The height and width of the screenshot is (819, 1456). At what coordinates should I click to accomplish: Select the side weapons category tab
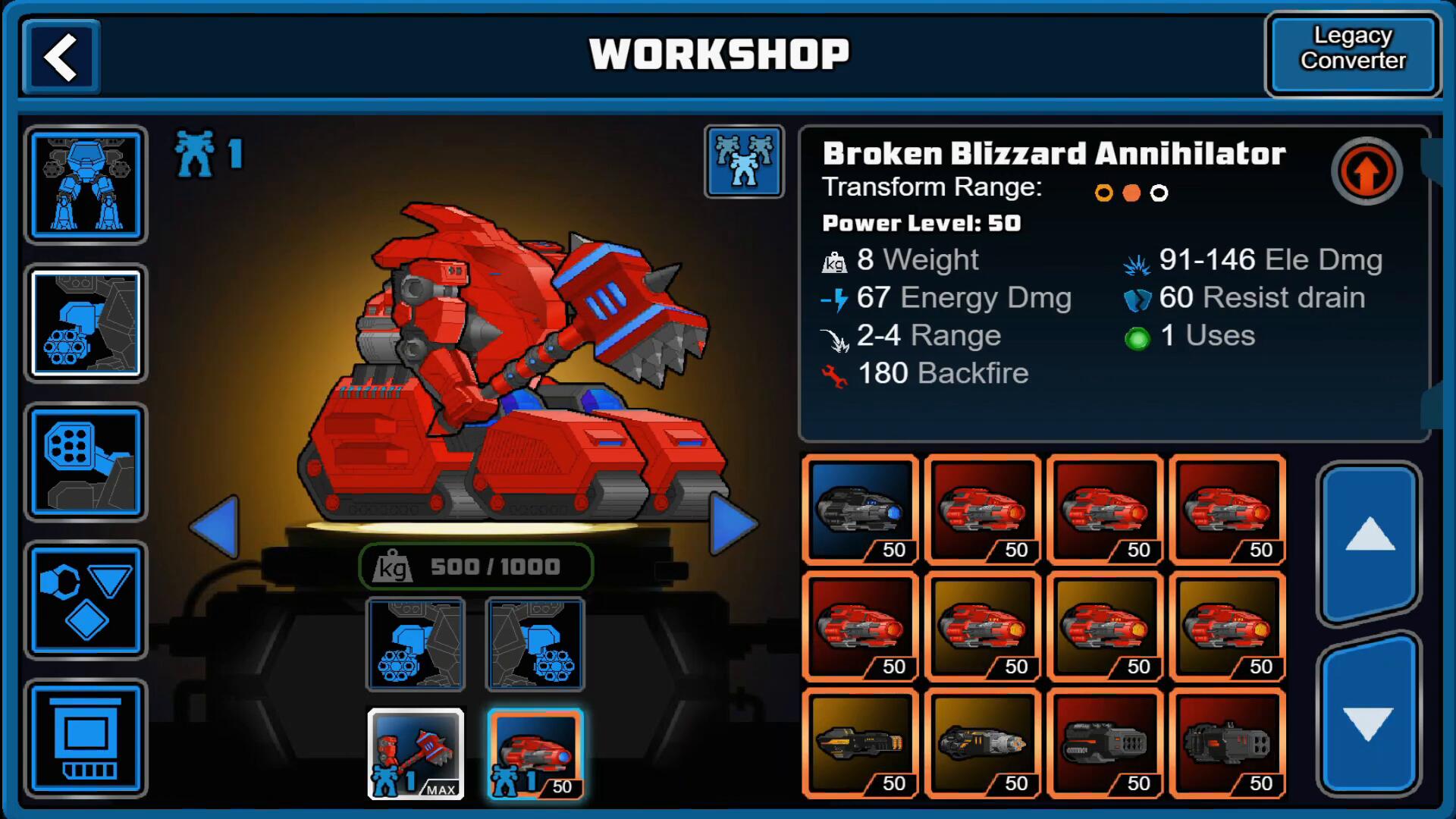86,324
